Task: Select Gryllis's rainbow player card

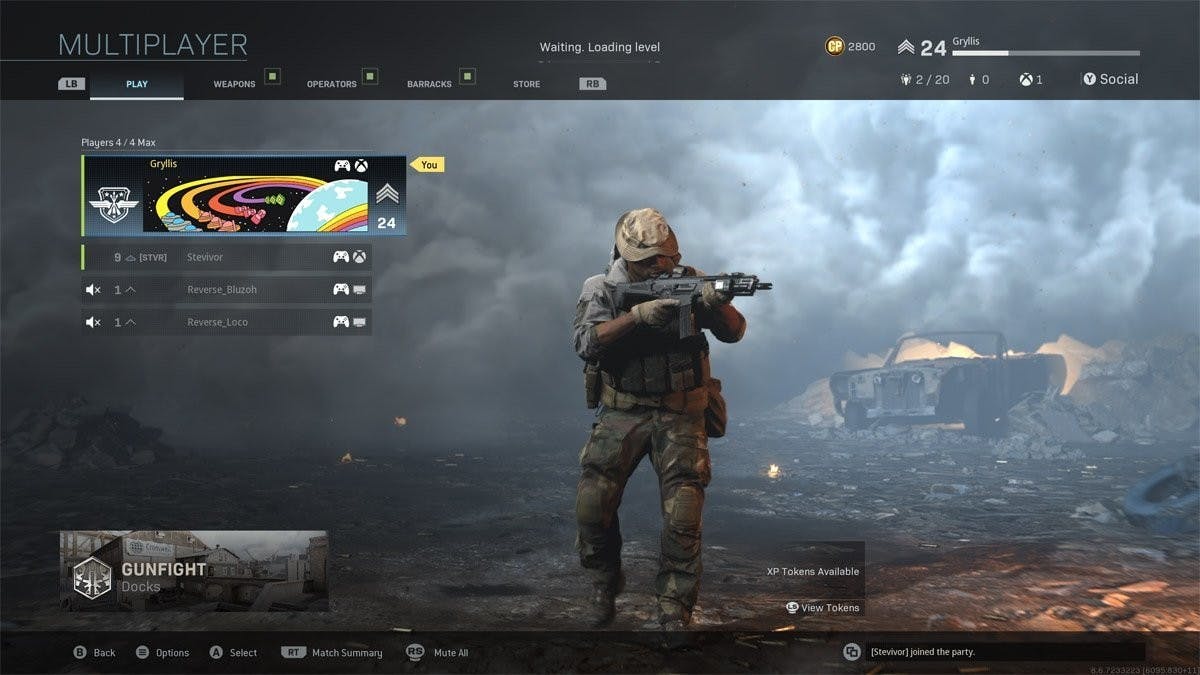Action: 244,195
